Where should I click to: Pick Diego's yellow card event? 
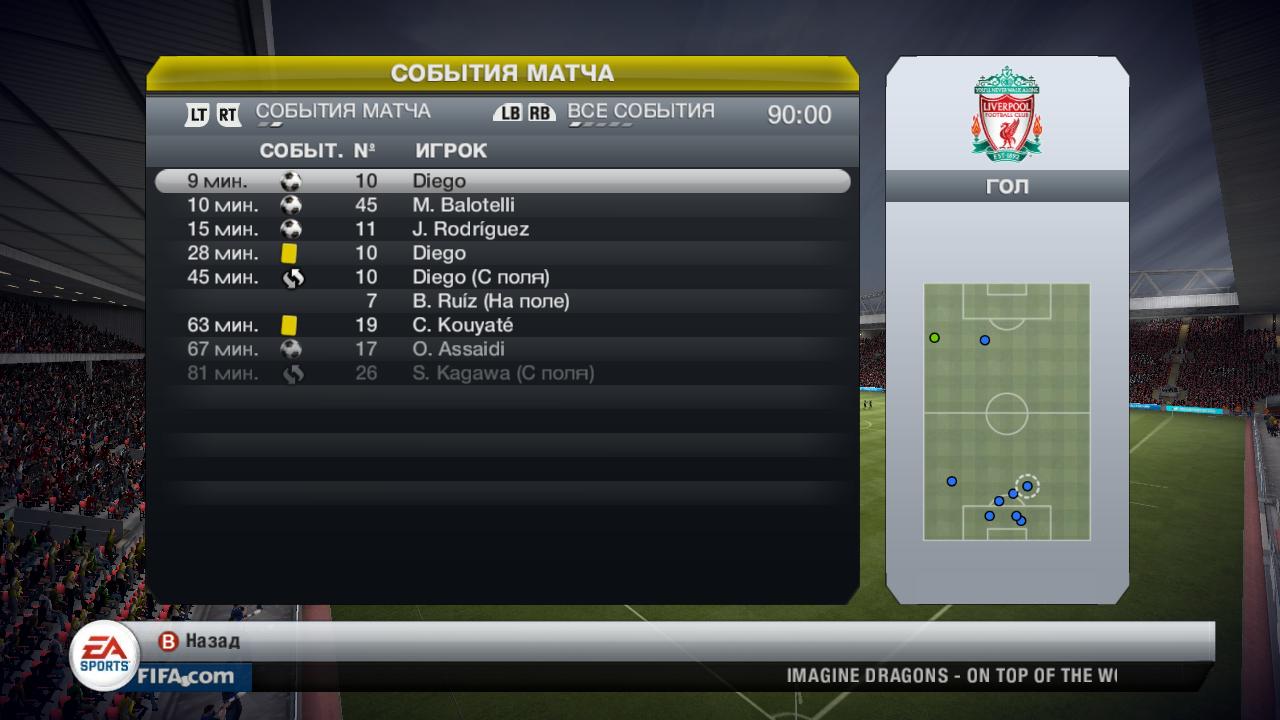tap(502, 253)
